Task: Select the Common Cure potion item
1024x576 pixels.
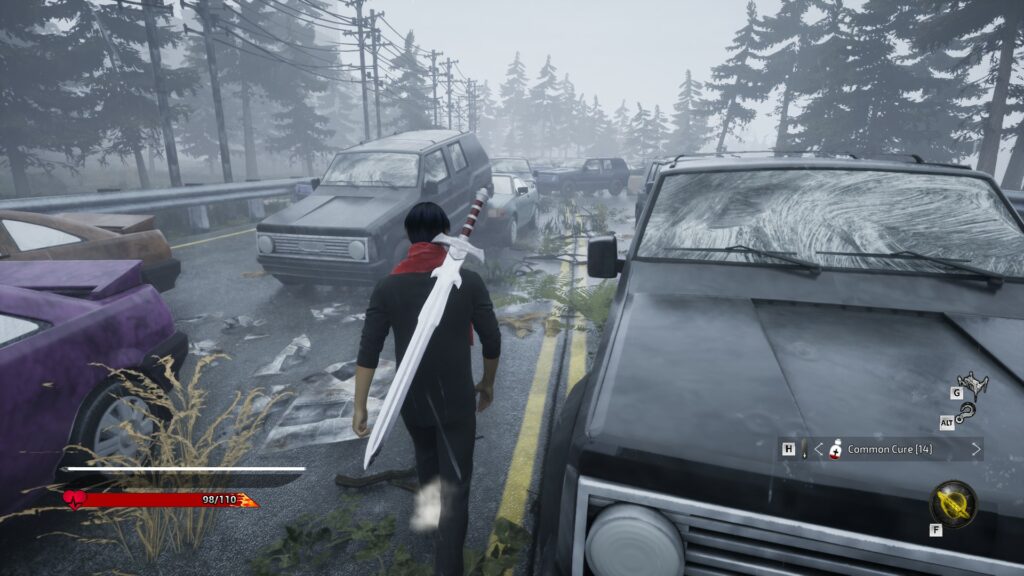Action: click(836, 449)
